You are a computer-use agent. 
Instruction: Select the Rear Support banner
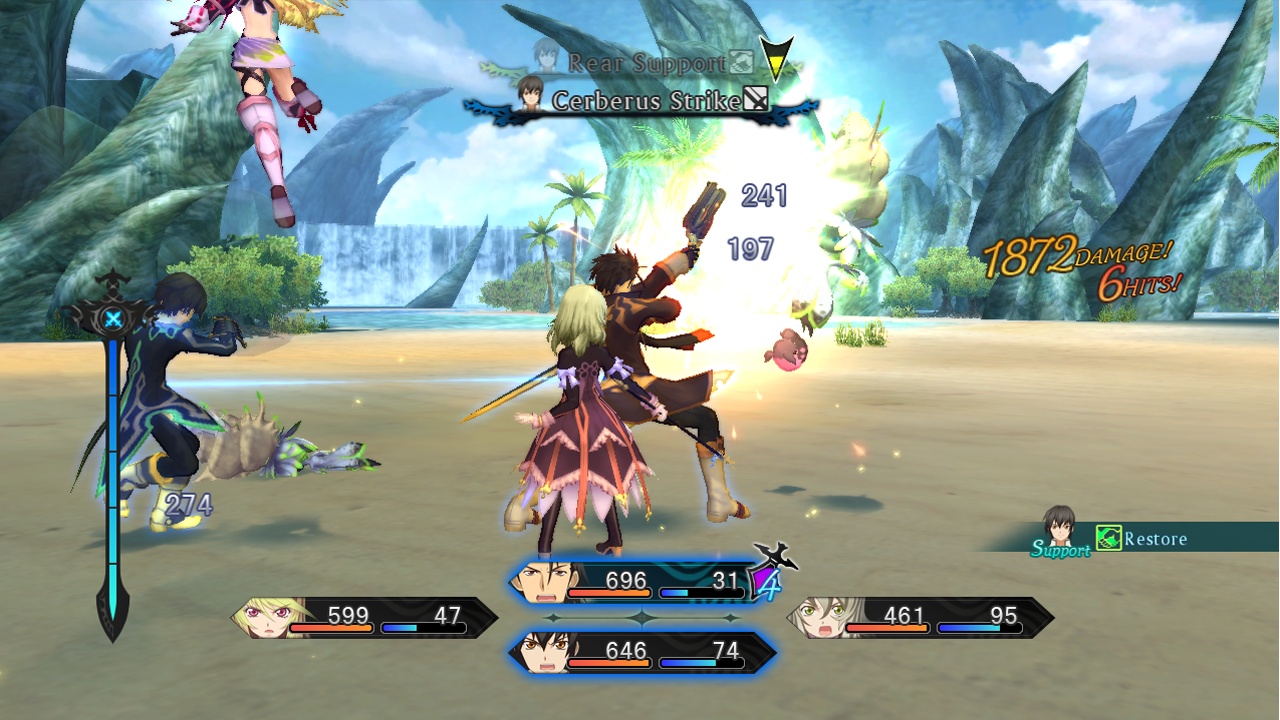click(x=645, y=62)
